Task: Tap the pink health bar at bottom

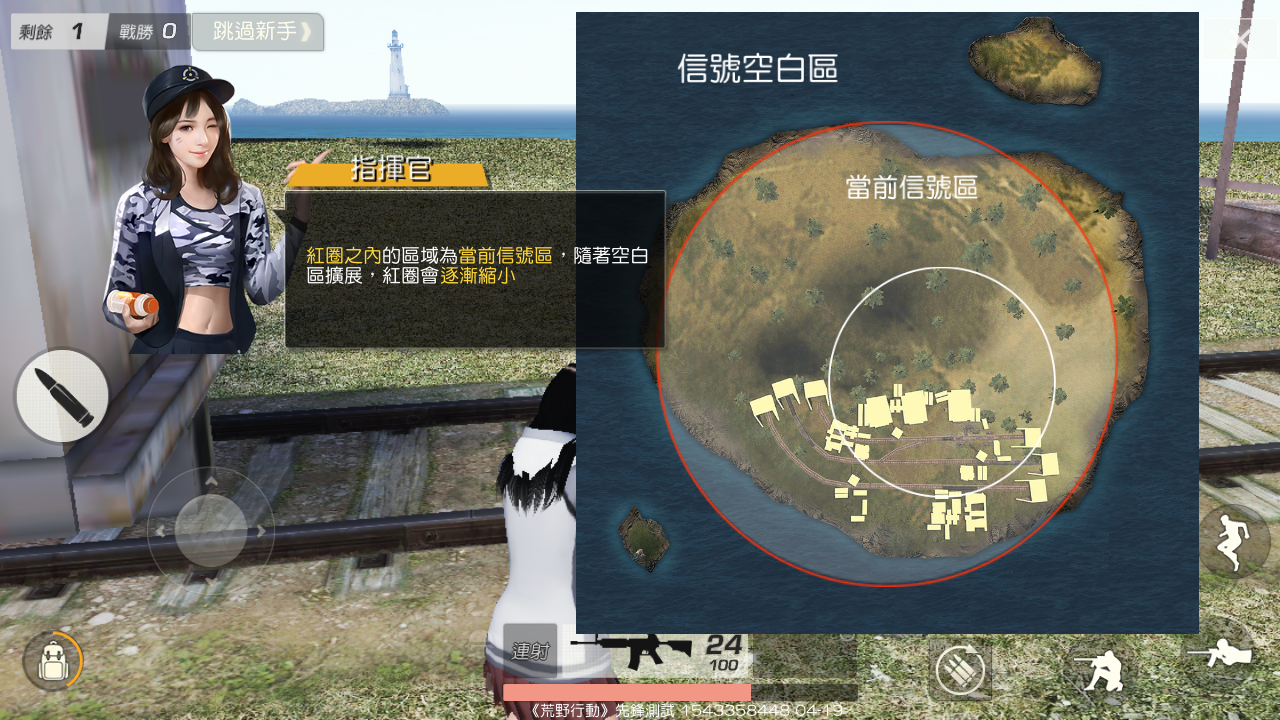Action: coord(628,692)
